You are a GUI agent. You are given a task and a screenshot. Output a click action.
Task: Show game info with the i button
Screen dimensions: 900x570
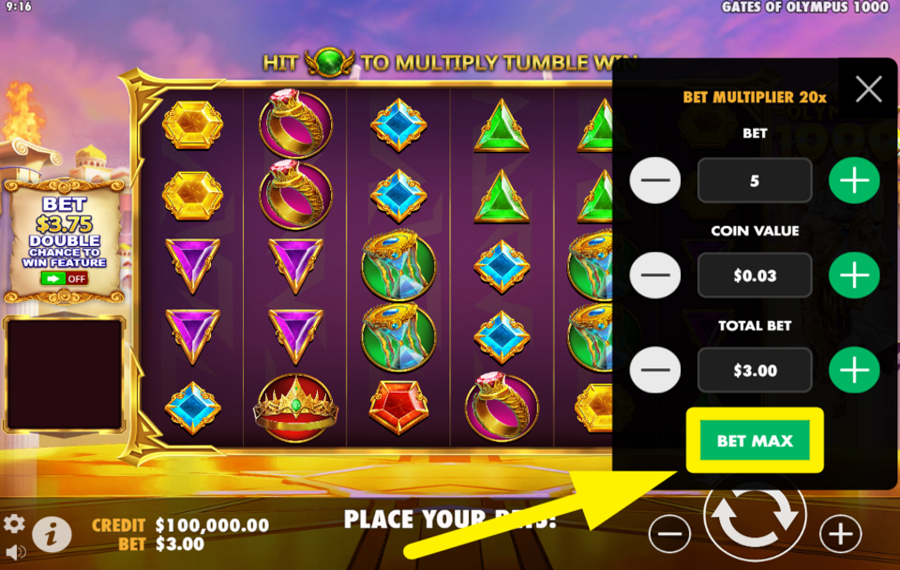point(51,535)
